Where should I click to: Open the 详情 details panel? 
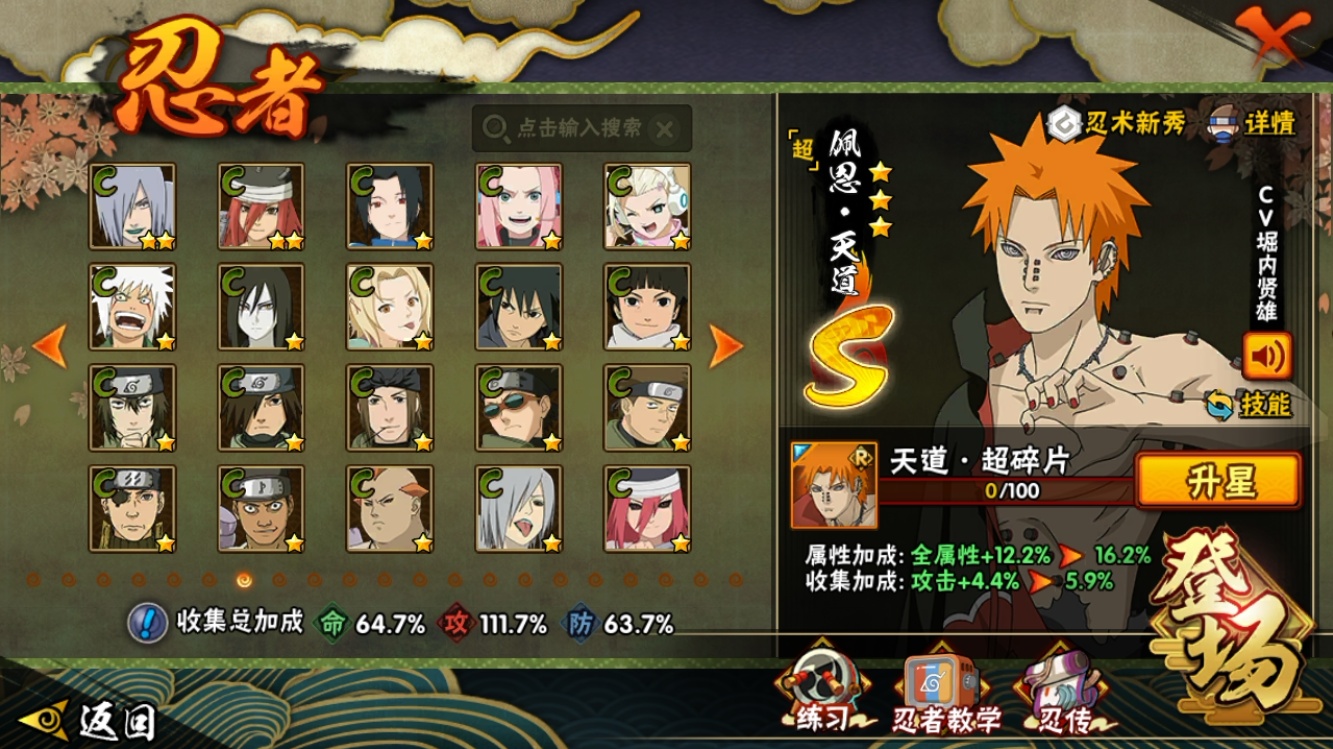click(x=1255, y=122)
